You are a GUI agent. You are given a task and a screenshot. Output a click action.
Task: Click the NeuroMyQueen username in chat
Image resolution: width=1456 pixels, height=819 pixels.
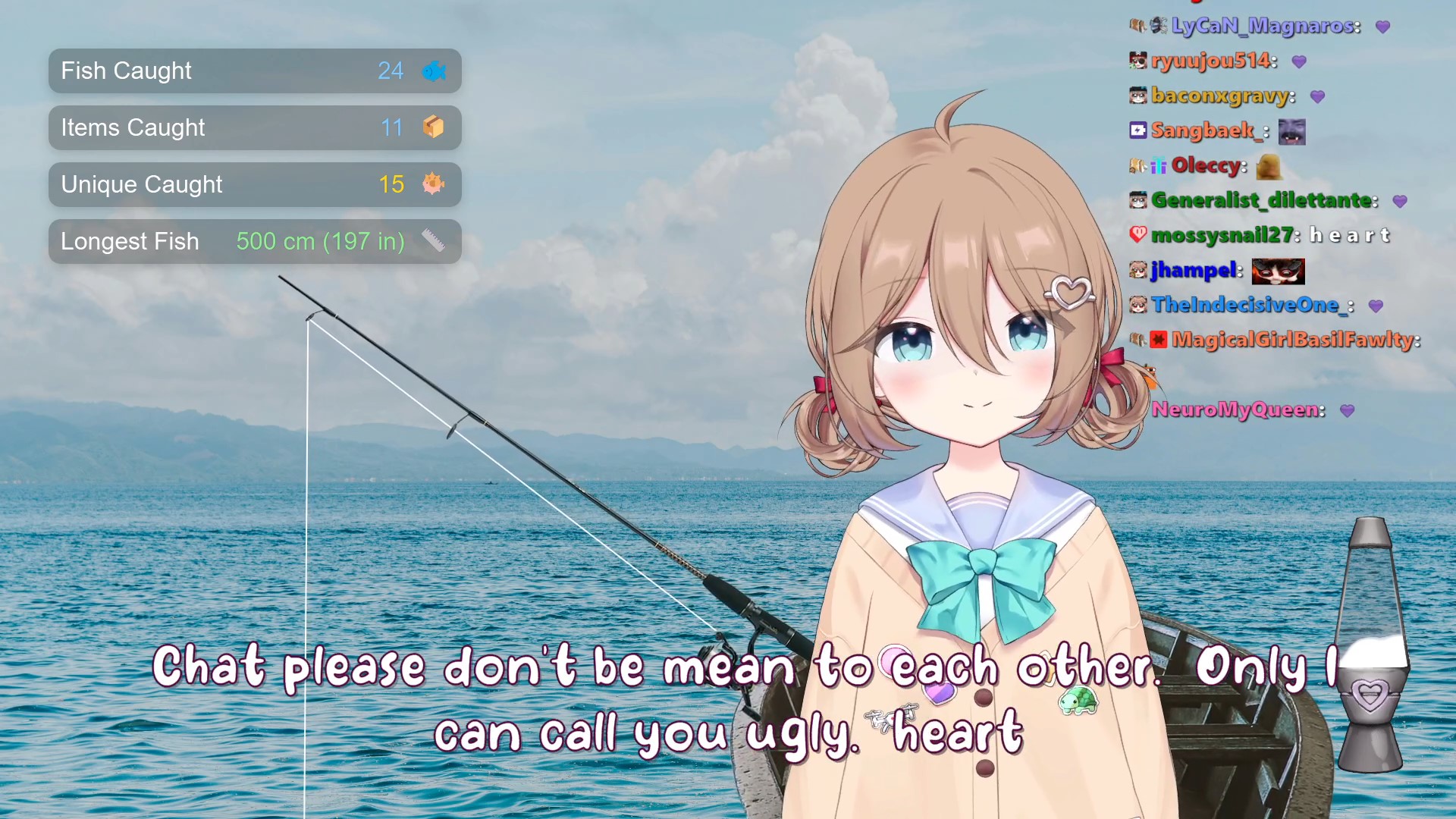tap(1237, 410)
